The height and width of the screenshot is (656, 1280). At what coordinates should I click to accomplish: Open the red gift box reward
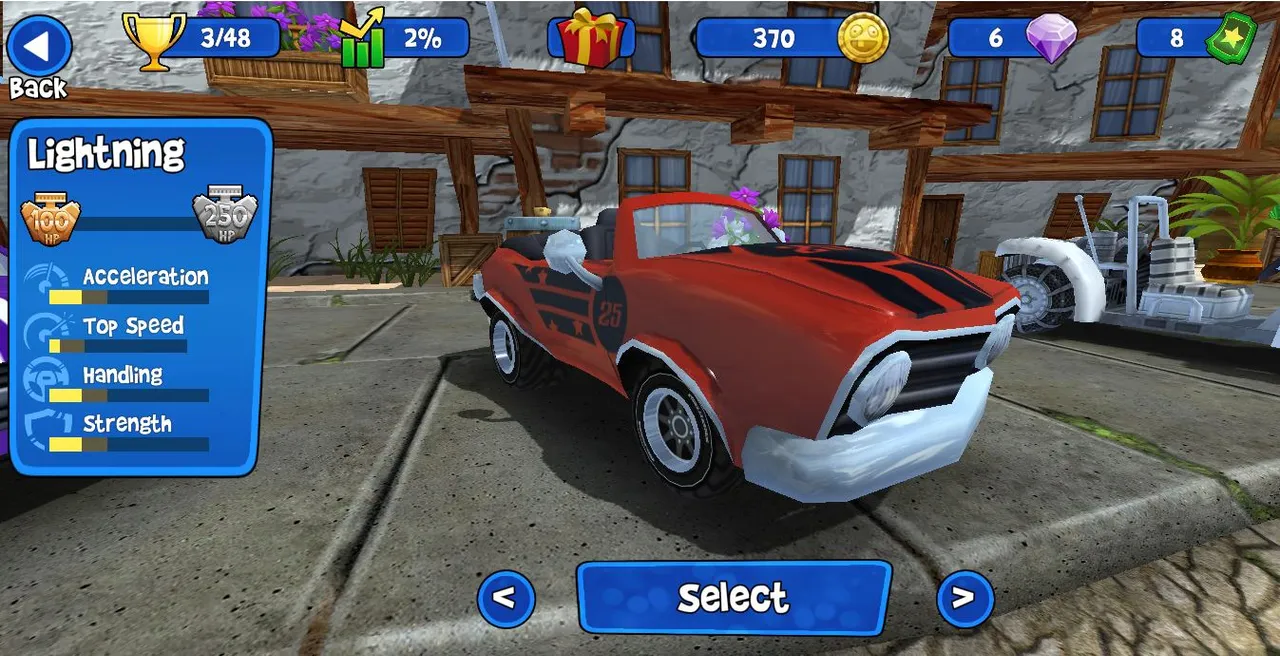point(591,39)
